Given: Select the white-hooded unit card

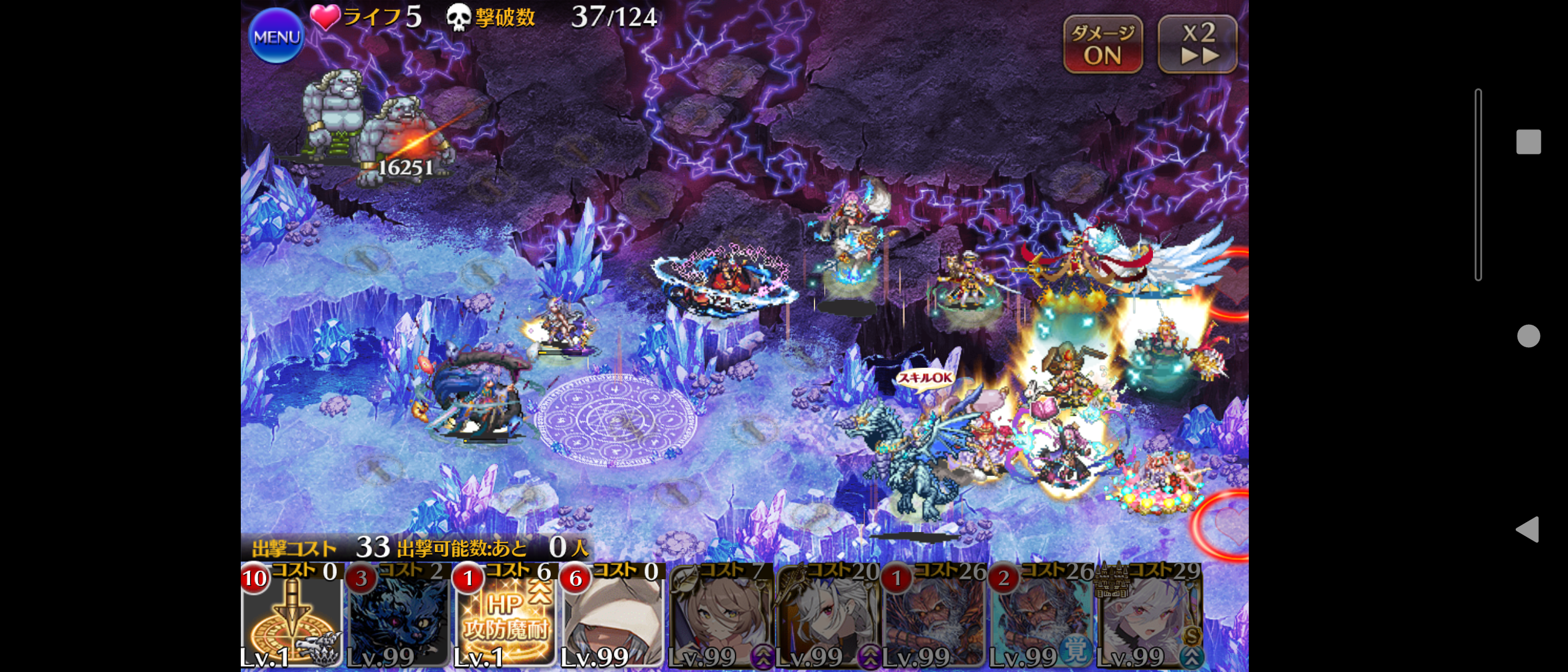Looking at the screenshot, I should coord(612,616).
